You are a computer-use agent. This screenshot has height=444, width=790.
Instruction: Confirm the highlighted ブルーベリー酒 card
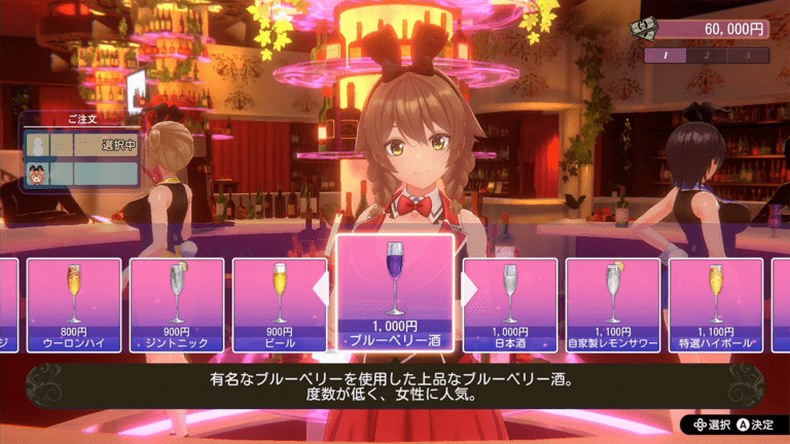pos(395,290)
